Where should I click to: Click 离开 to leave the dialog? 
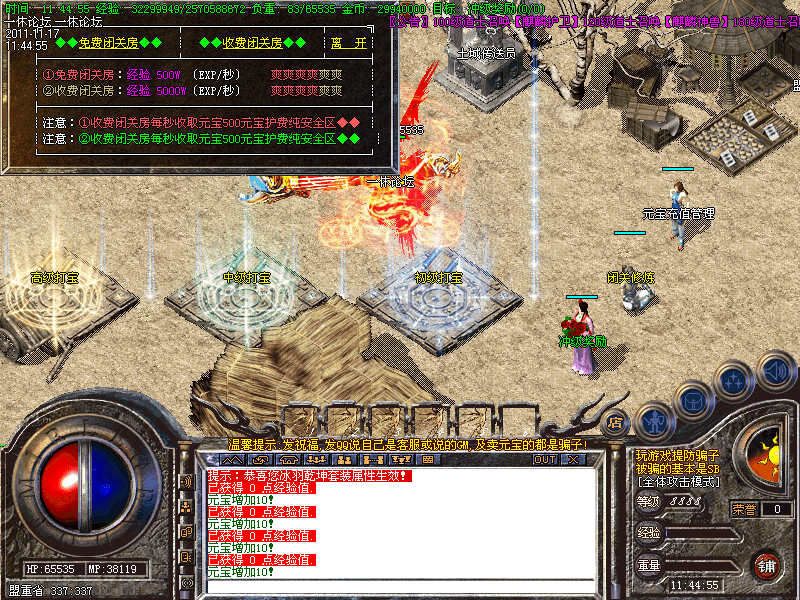(x=348, y=43)
